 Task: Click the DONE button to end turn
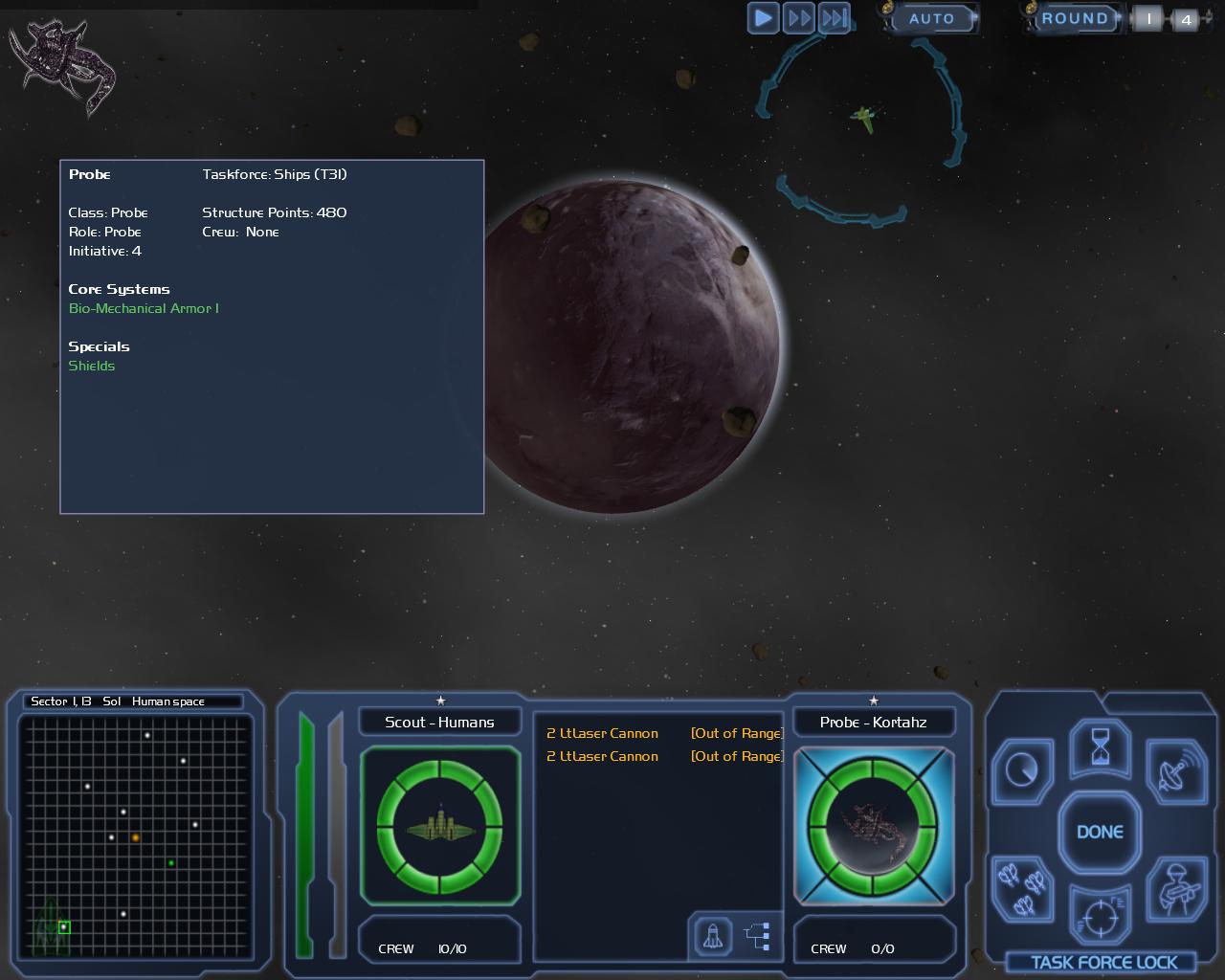(1100, 832)
